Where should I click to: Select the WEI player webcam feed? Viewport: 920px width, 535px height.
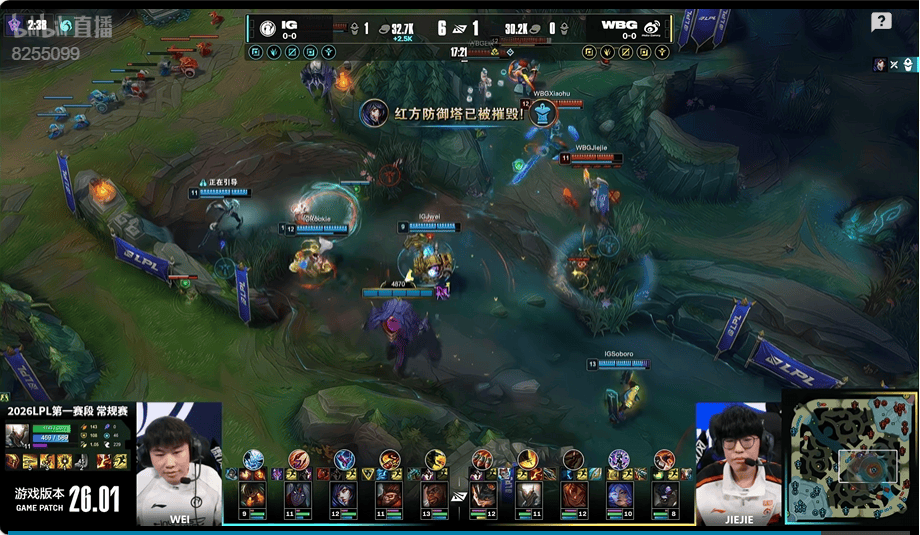(179, 463)
